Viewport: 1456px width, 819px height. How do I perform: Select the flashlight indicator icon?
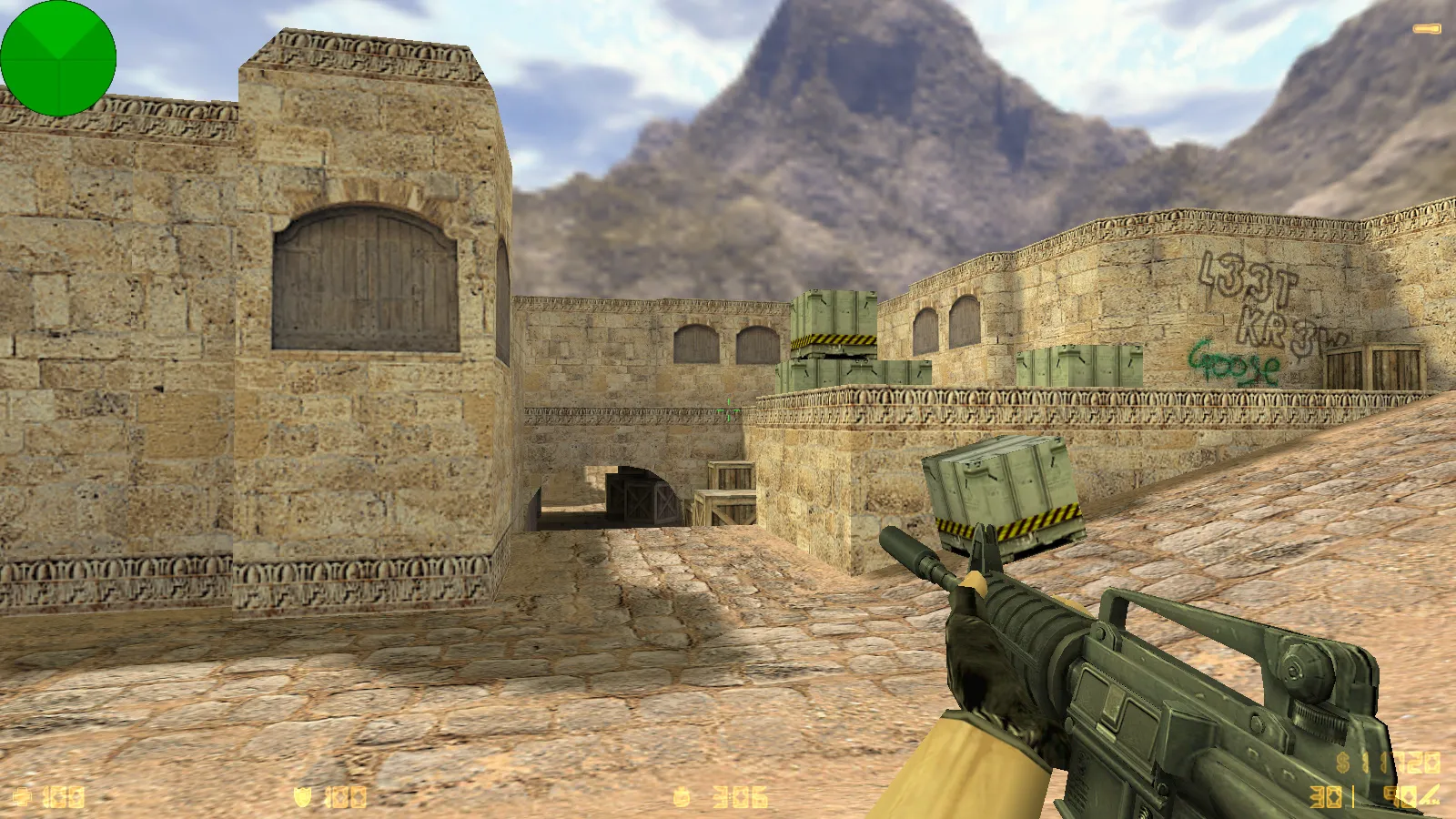(x=1426, y=30)
